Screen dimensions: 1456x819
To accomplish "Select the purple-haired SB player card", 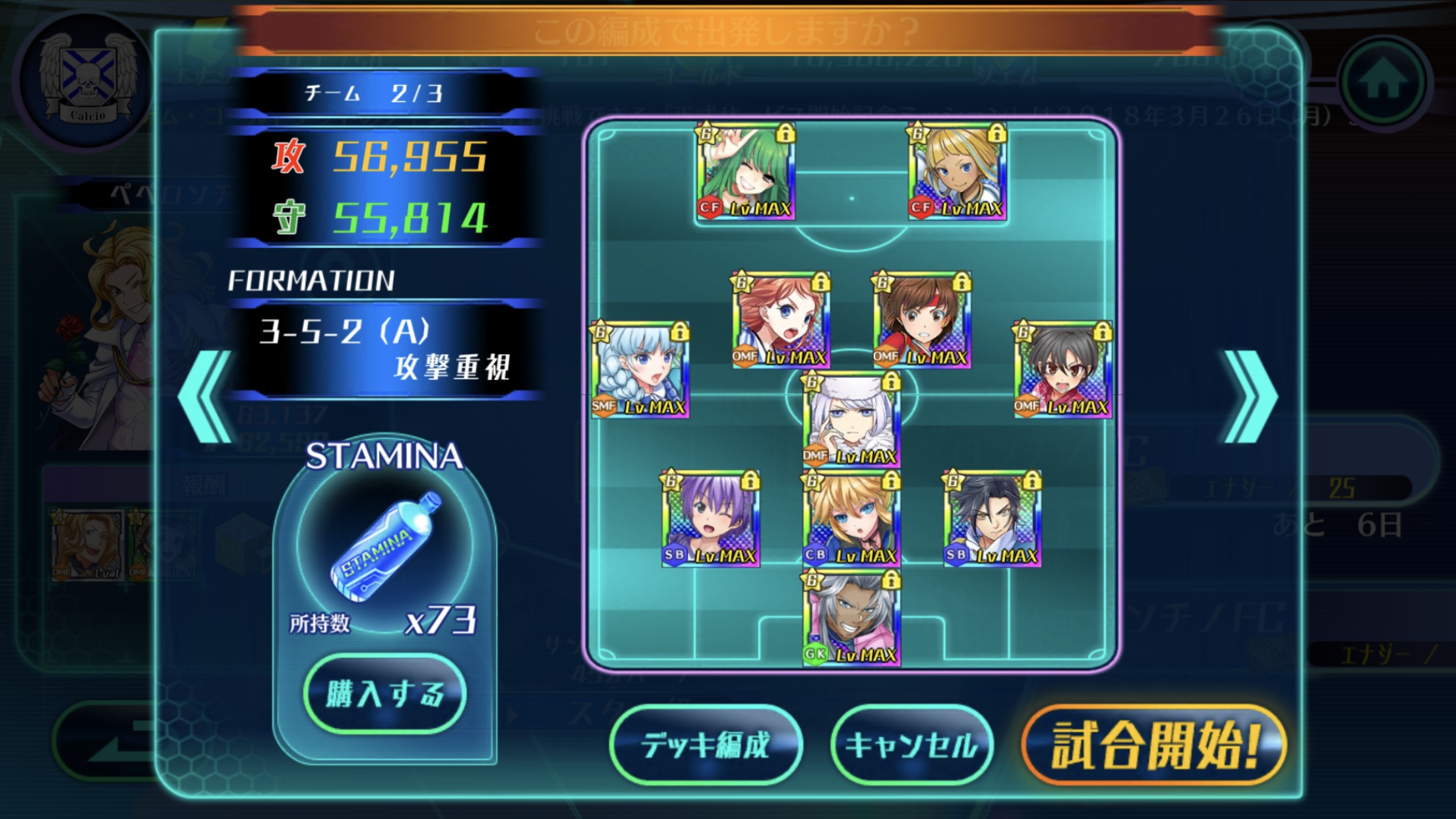I will pyautogui.click(x=711, y=518).
